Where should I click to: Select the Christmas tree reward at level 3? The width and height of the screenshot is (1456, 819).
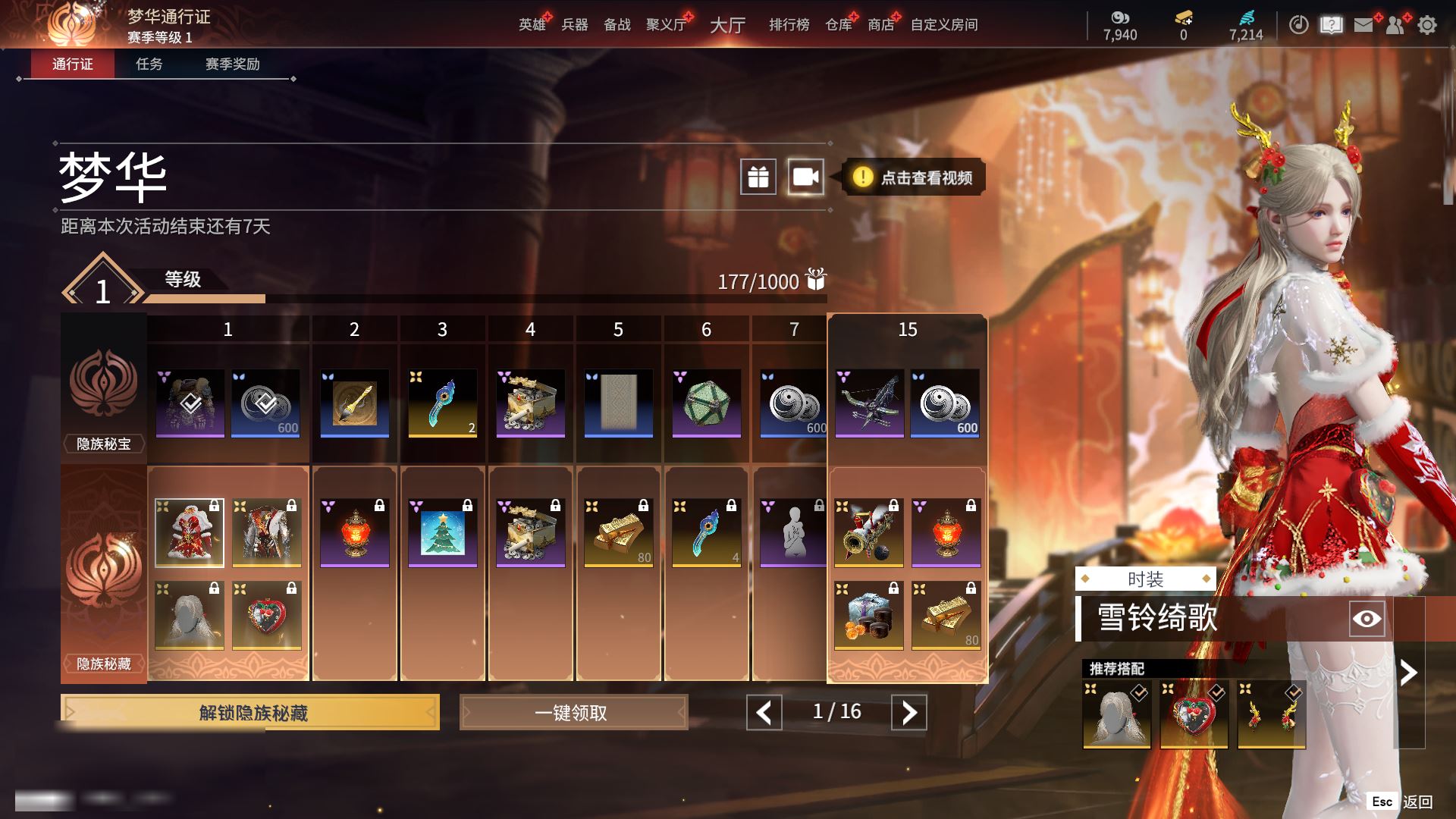click(x=443, y=532)
